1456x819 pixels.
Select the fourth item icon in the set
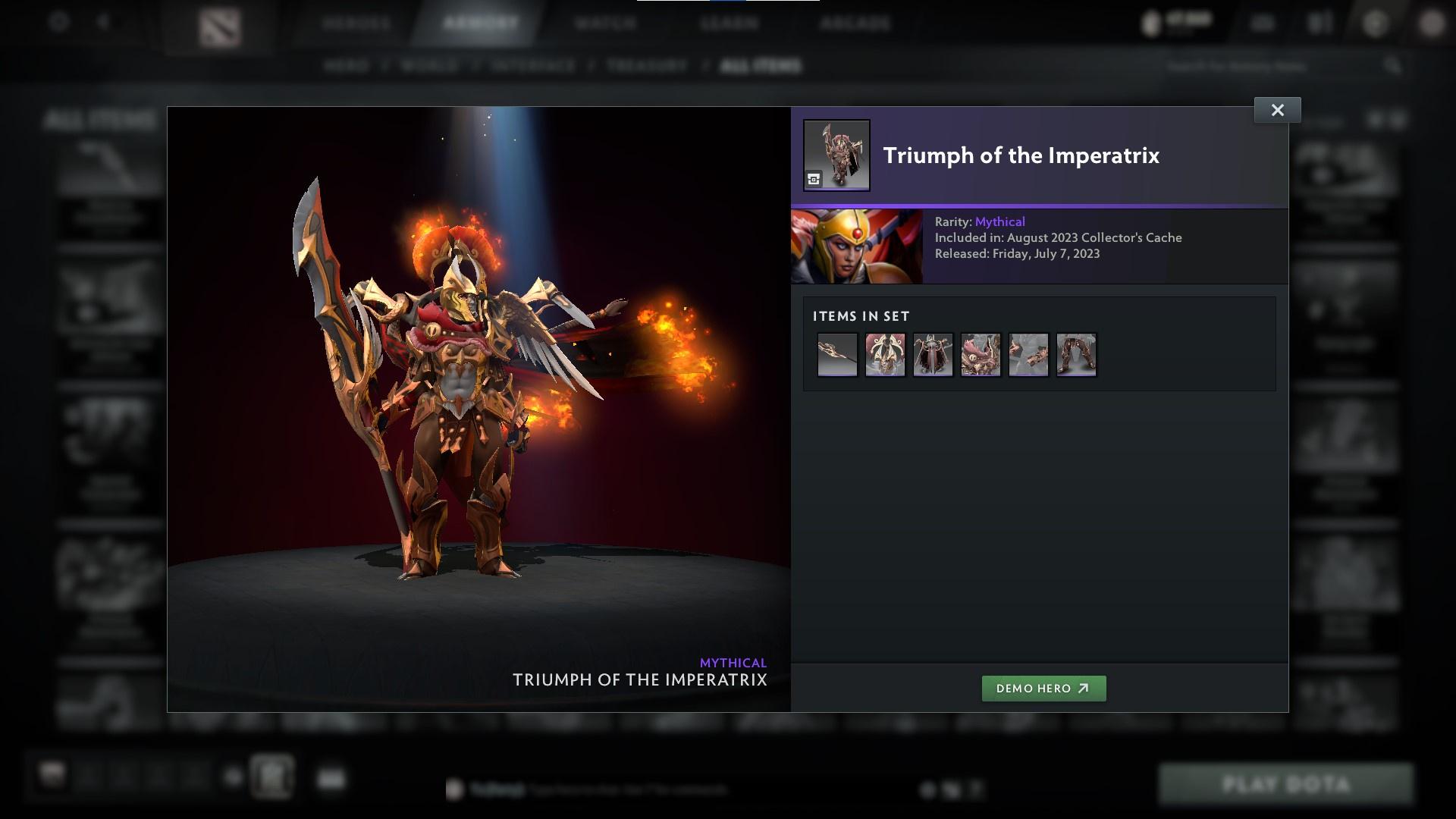(981, 354)
